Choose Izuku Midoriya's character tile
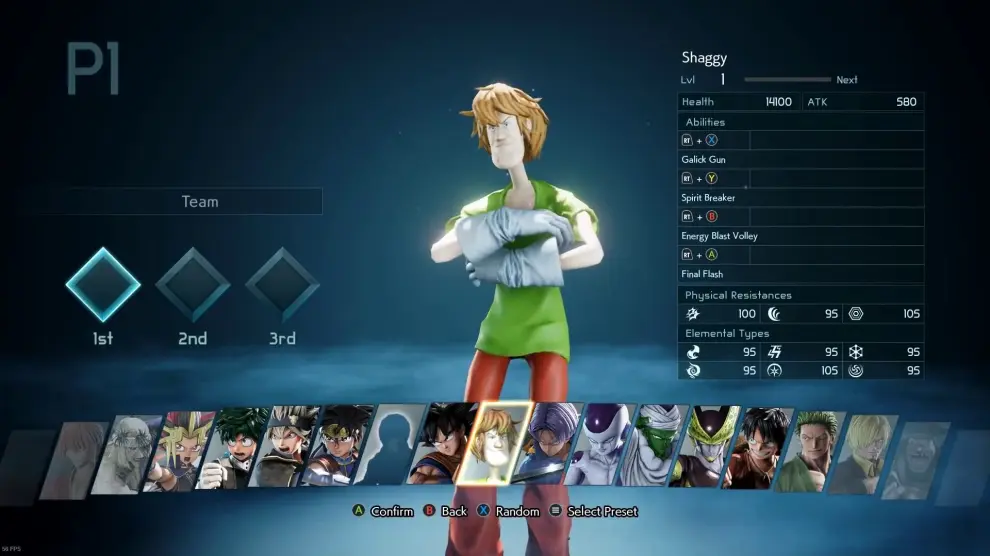 point(232,448)
